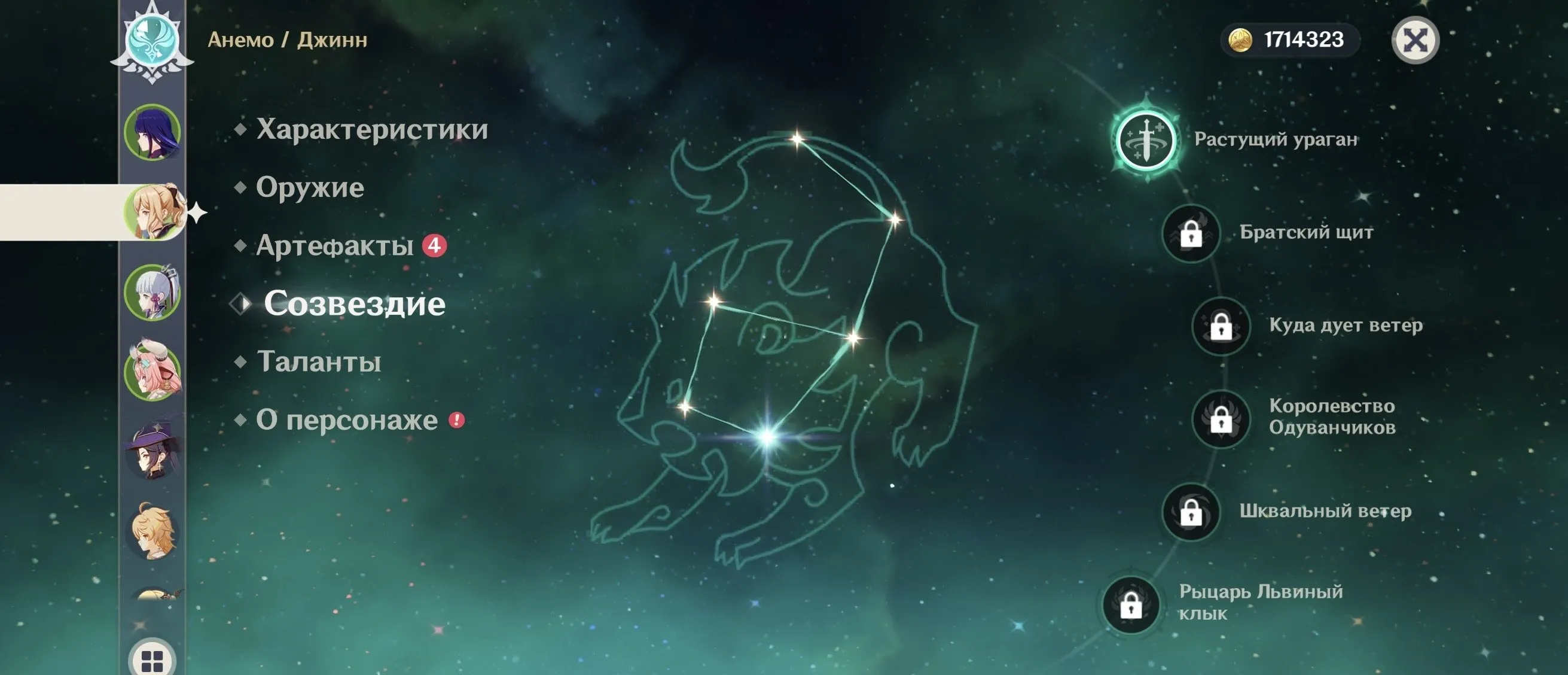The width and height of the screenshot is (1568, 675).
Task: Open the О персонаже section
Action: click(346, 419)
